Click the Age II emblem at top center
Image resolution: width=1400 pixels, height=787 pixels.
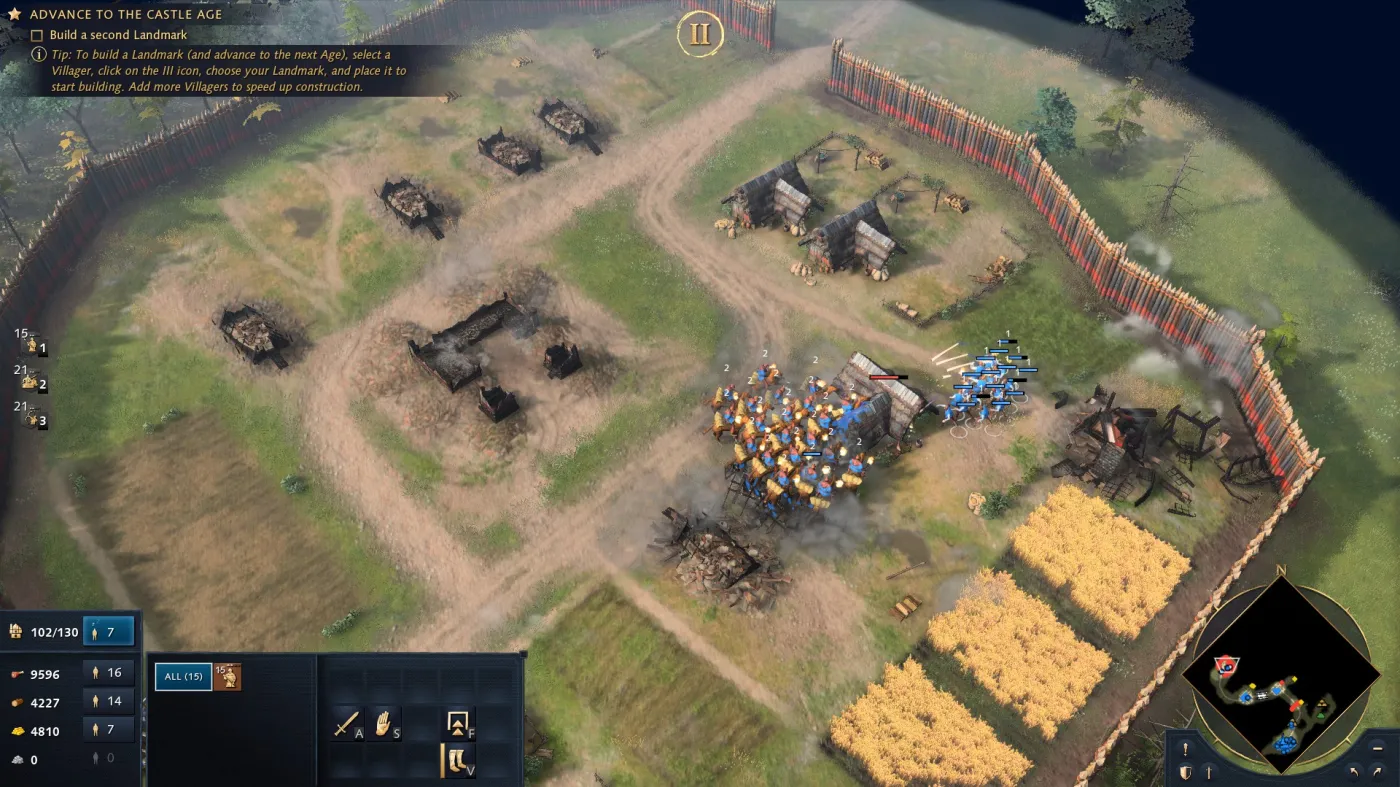[699, 33]
